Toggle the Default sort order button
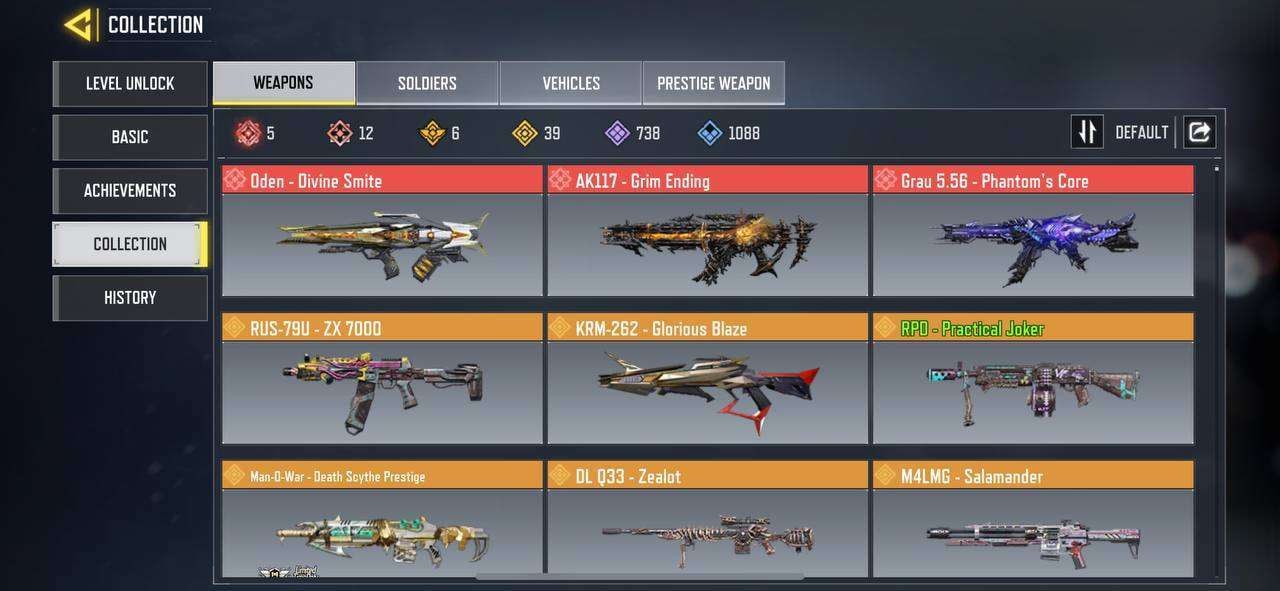Image resolution: width=1280 pixels, height=591 pixels. coord(1087,132)
